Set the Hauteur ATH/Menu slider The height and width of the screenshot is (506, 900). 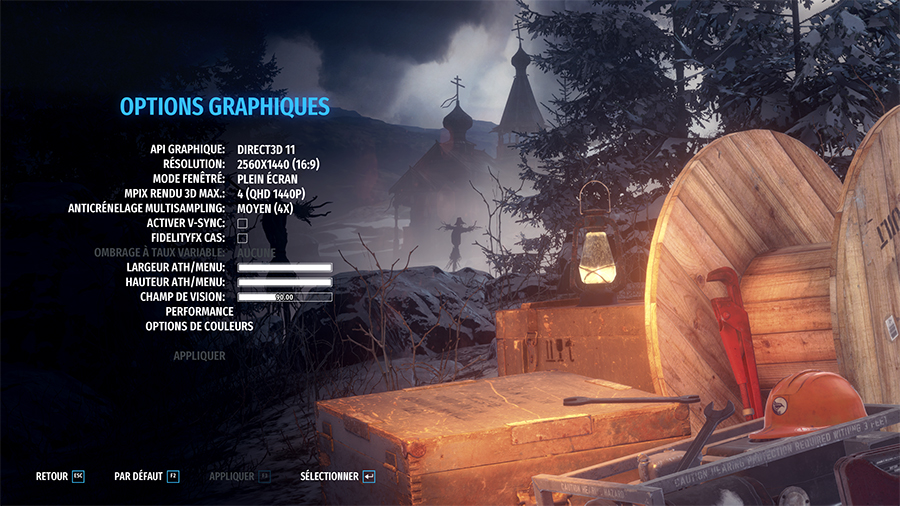tap(284, 282)
